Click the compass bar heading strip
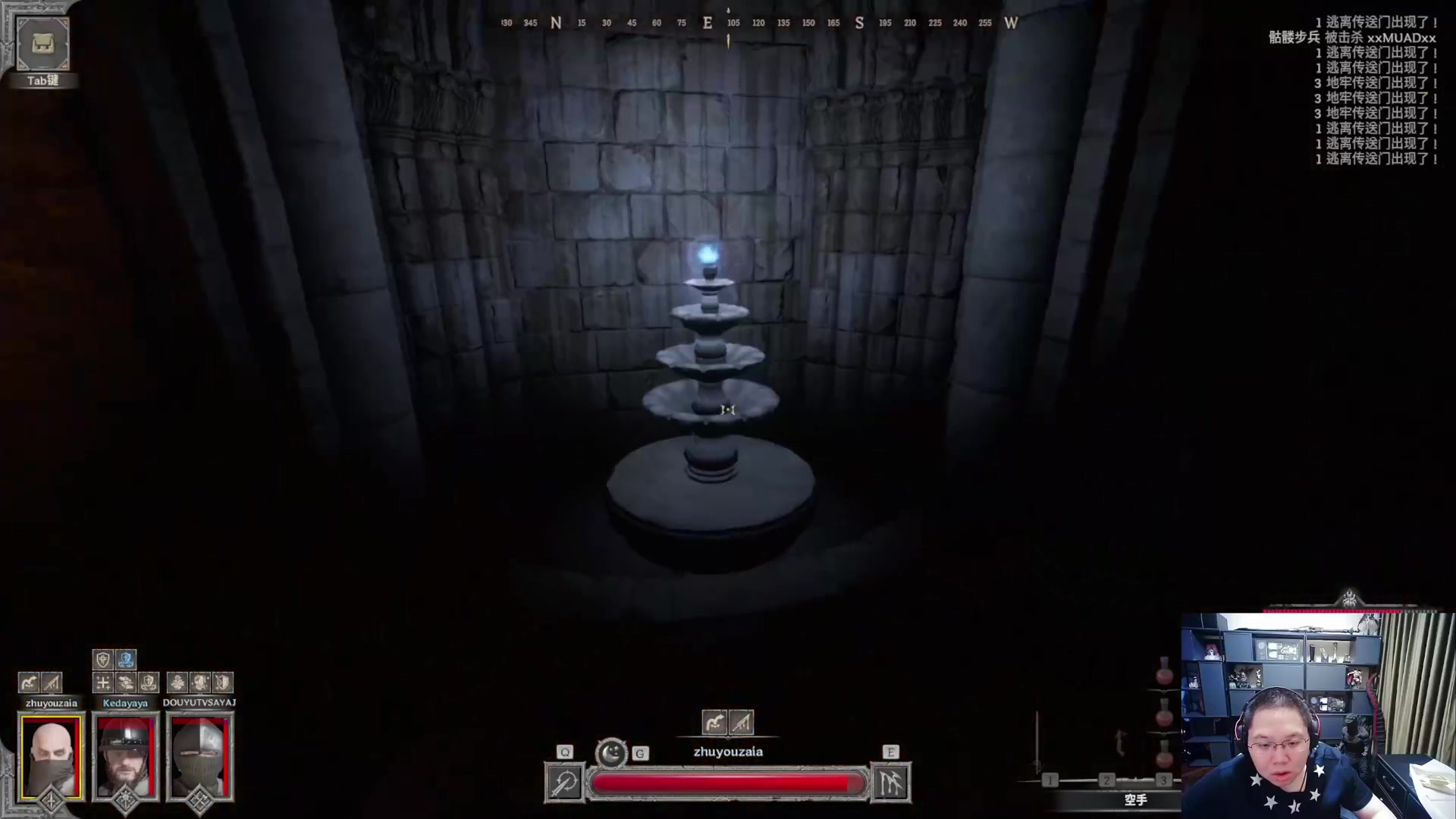1456x819 pixels. click(758, 23)
